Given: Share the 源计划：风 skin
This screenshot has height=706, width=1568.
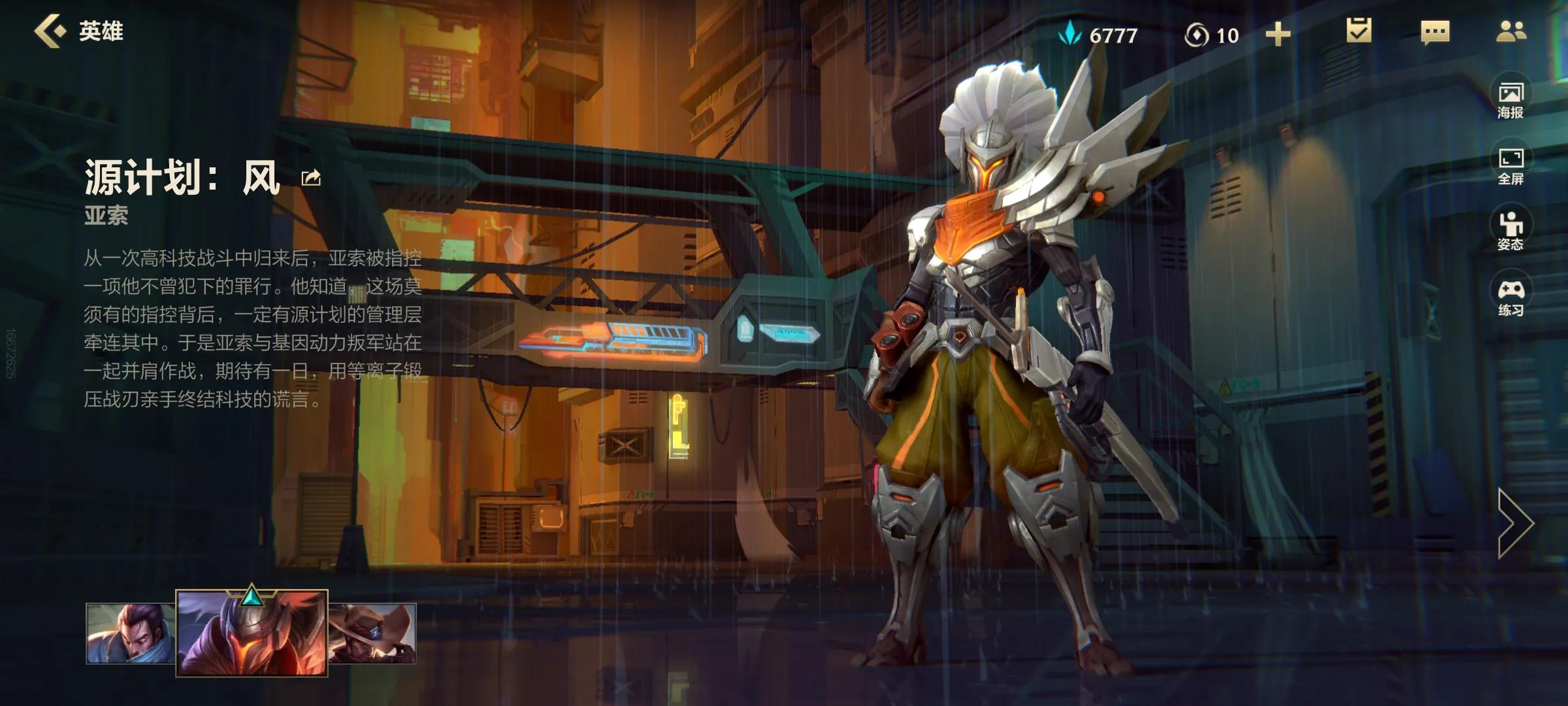Looking at the screenshot, I should coord(311,177).
